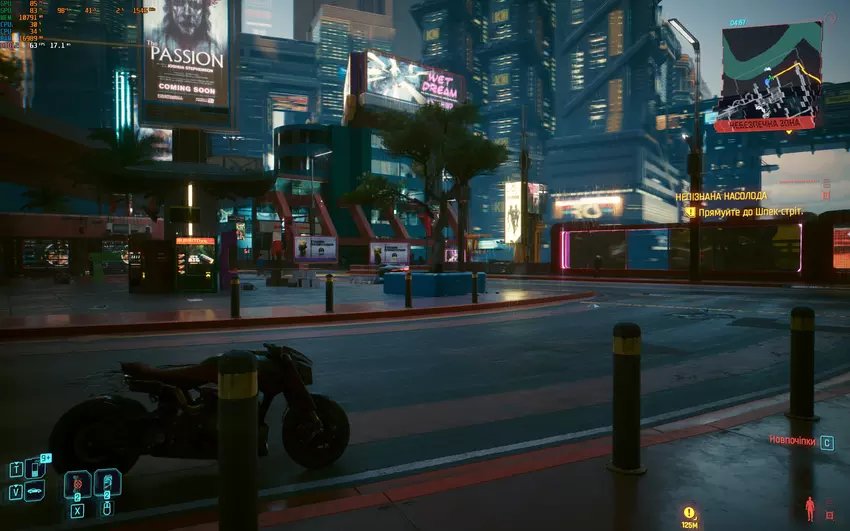
Task: Click the tracked quest title "Незвідана насолода"
Action: coord(721,197)
